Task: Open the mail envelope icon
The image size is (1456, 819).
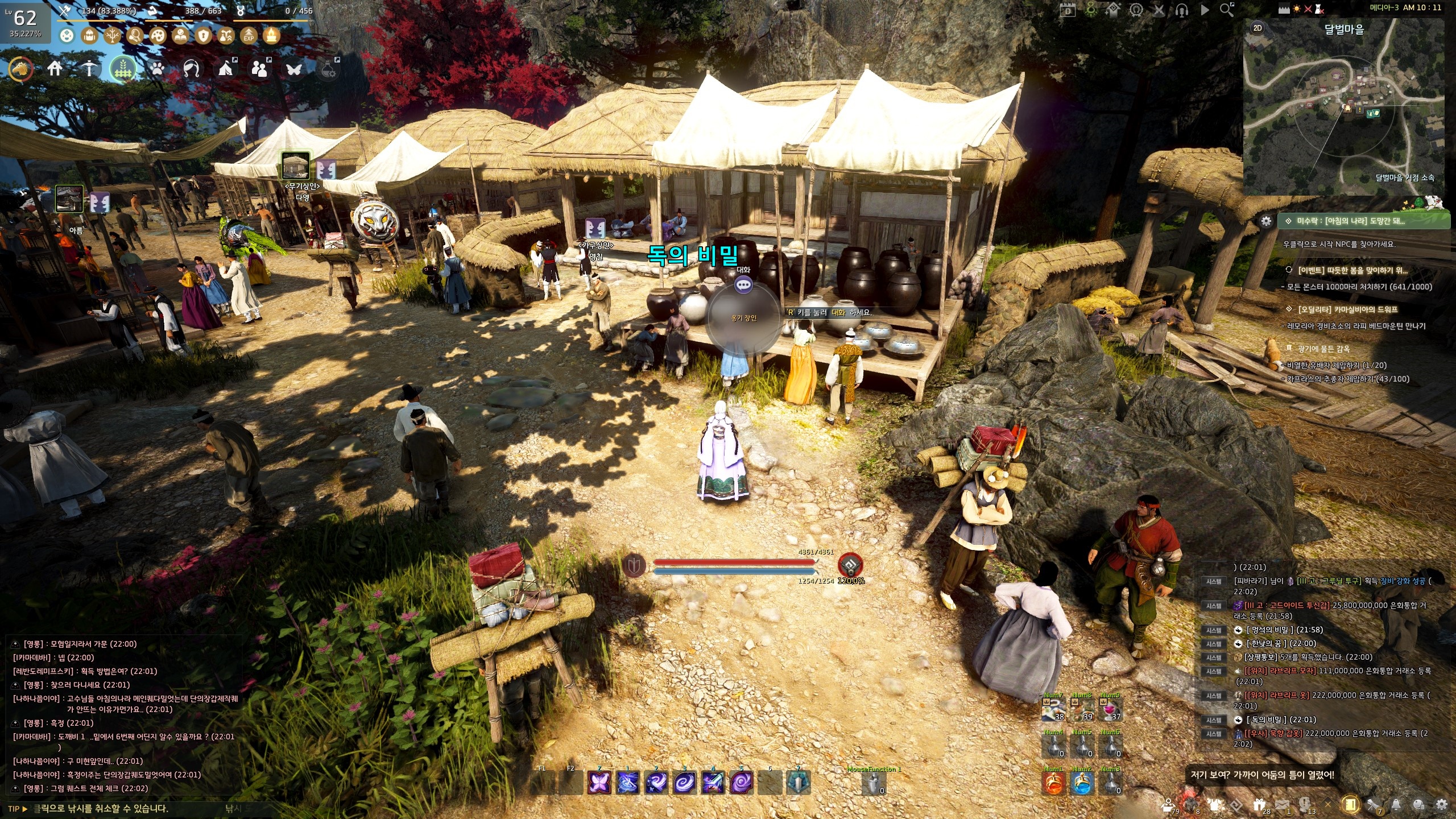Action: point(1281,805)
